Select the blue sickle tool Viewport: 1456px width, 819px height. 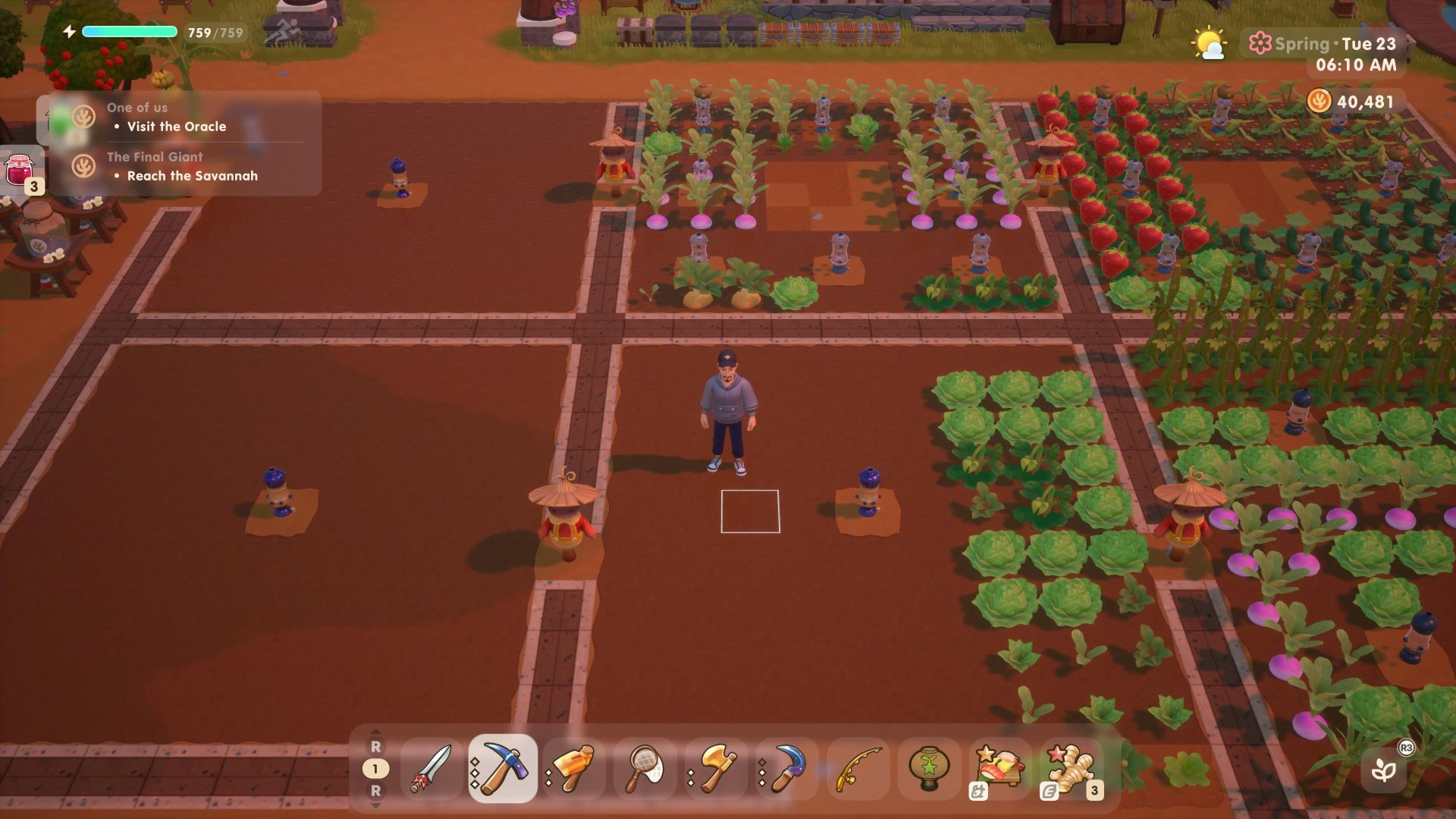(x=788, y=769)
